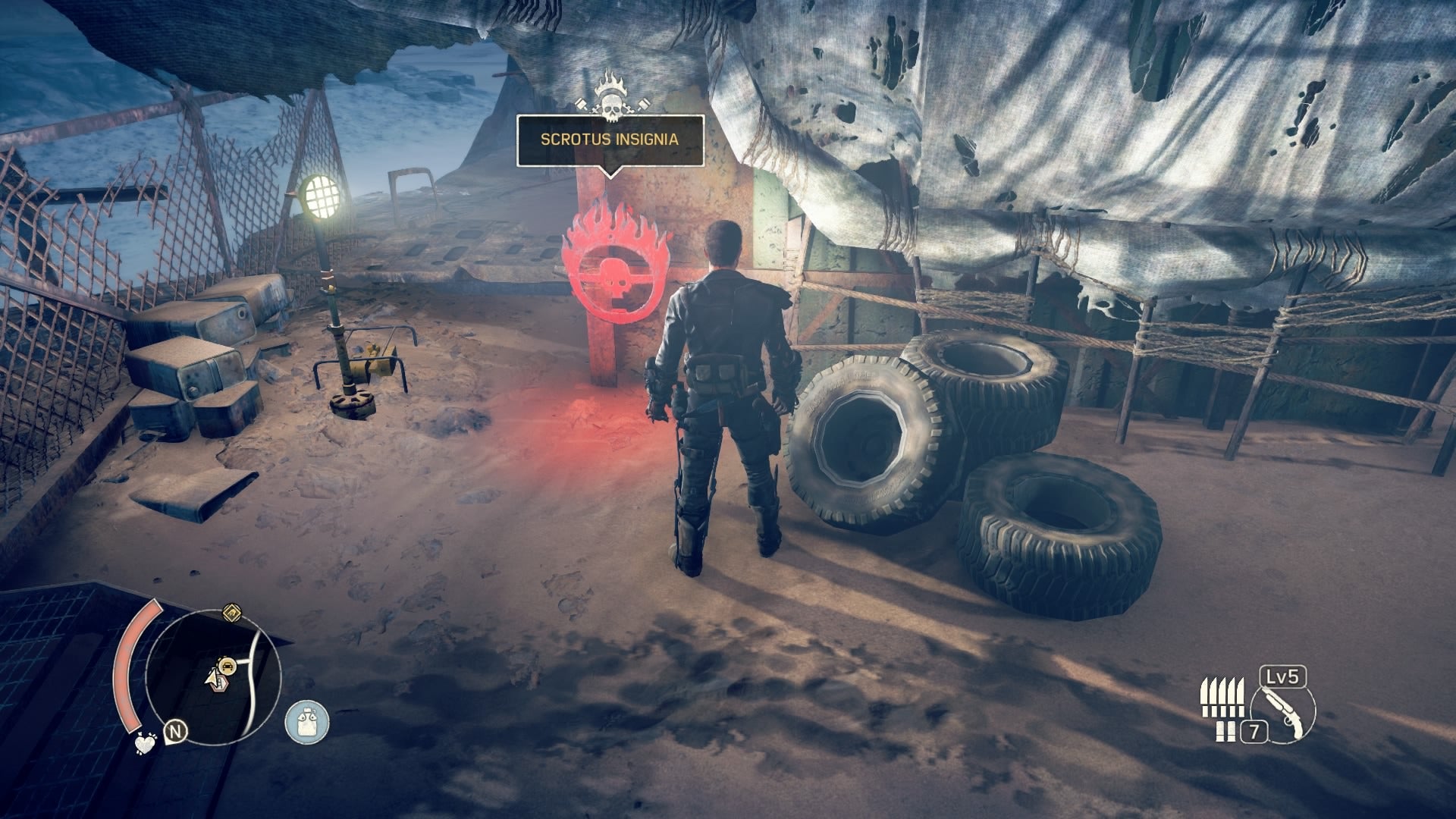The width and height of the screenshot is (1456, 819).
Task: Toggle the N compass marker on the minimap
Action: (176, 730)
